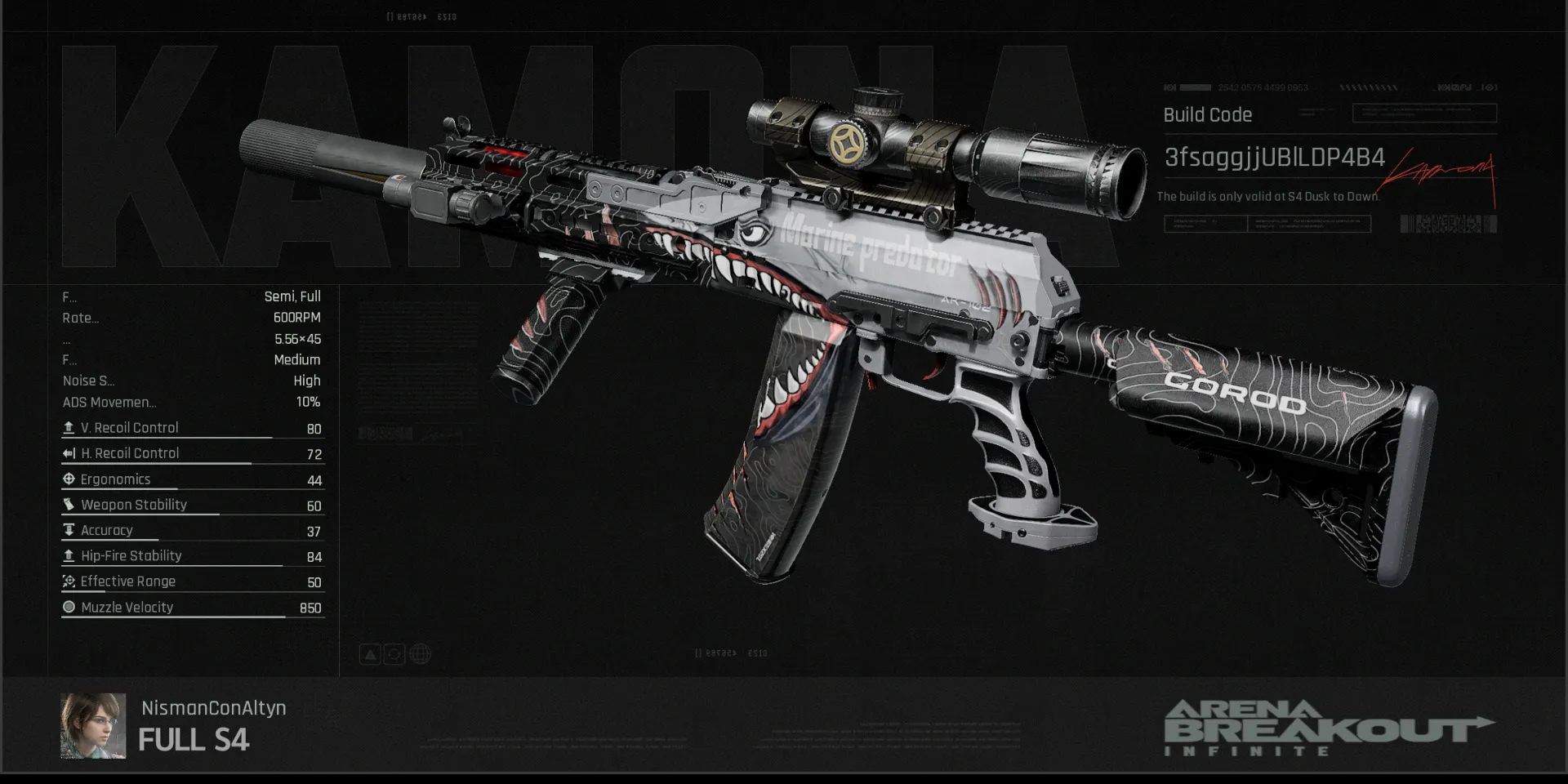Open NismanConAltyn's player avatar
The width and height of the screenshot is (1568, 784).
[93, 726]
